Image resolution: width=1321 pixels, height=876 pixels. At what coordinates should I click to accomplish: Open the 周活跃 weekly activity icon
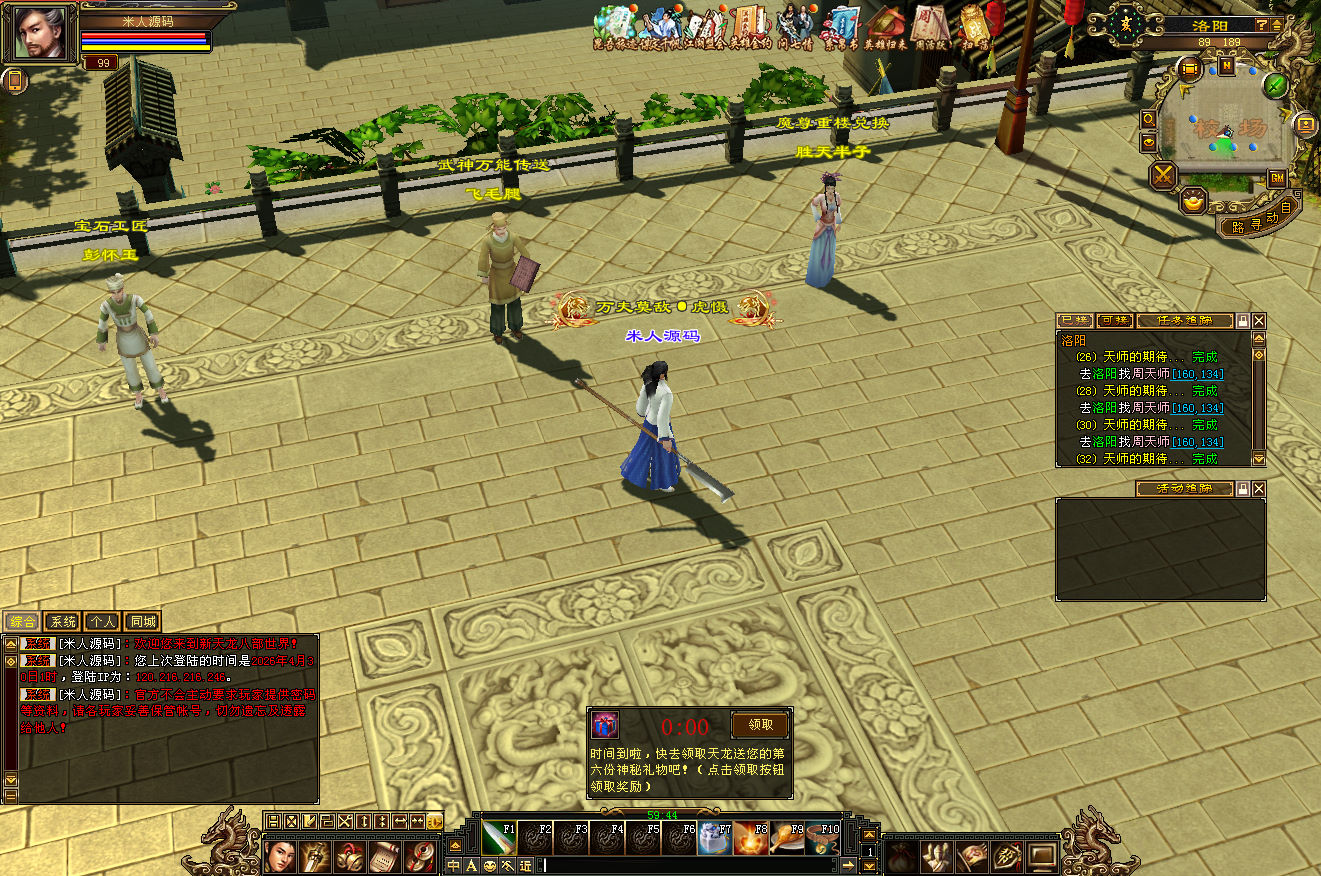point(931,27)
